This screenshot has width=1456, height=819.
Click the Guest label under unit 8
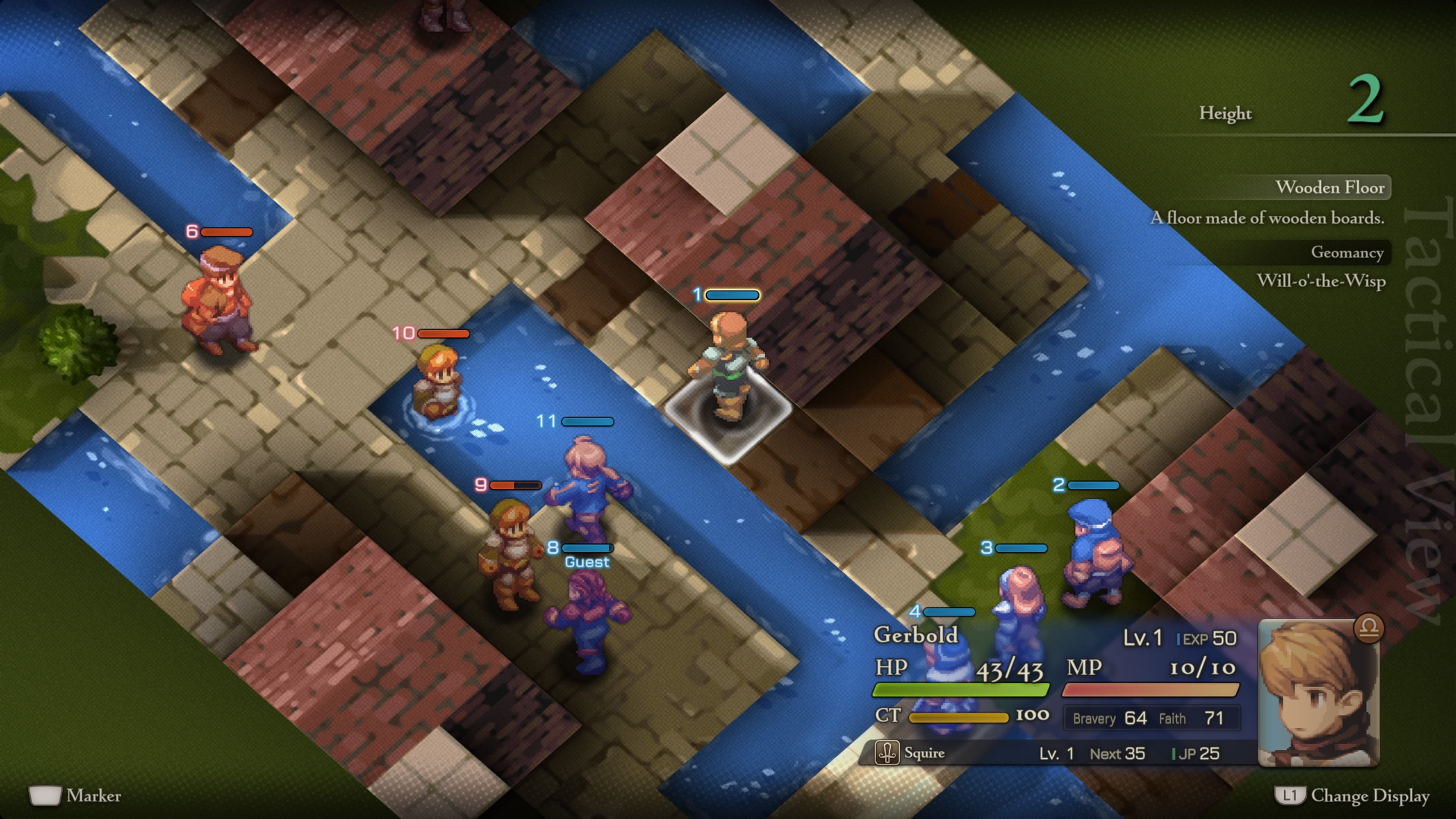(x=586, y=562)
